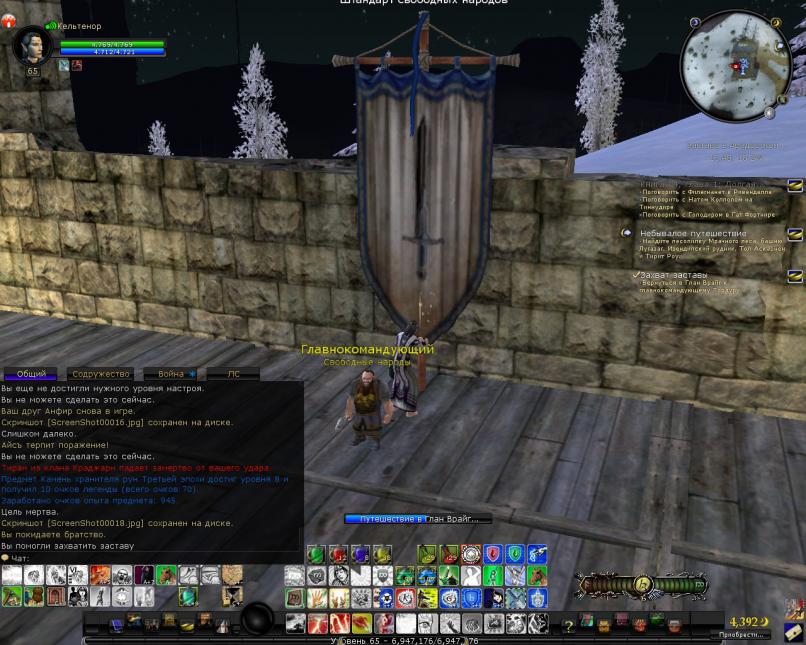This screenshot has width=806, height=645.
Task: Click the circular minimap
Action: click(735, 66)
